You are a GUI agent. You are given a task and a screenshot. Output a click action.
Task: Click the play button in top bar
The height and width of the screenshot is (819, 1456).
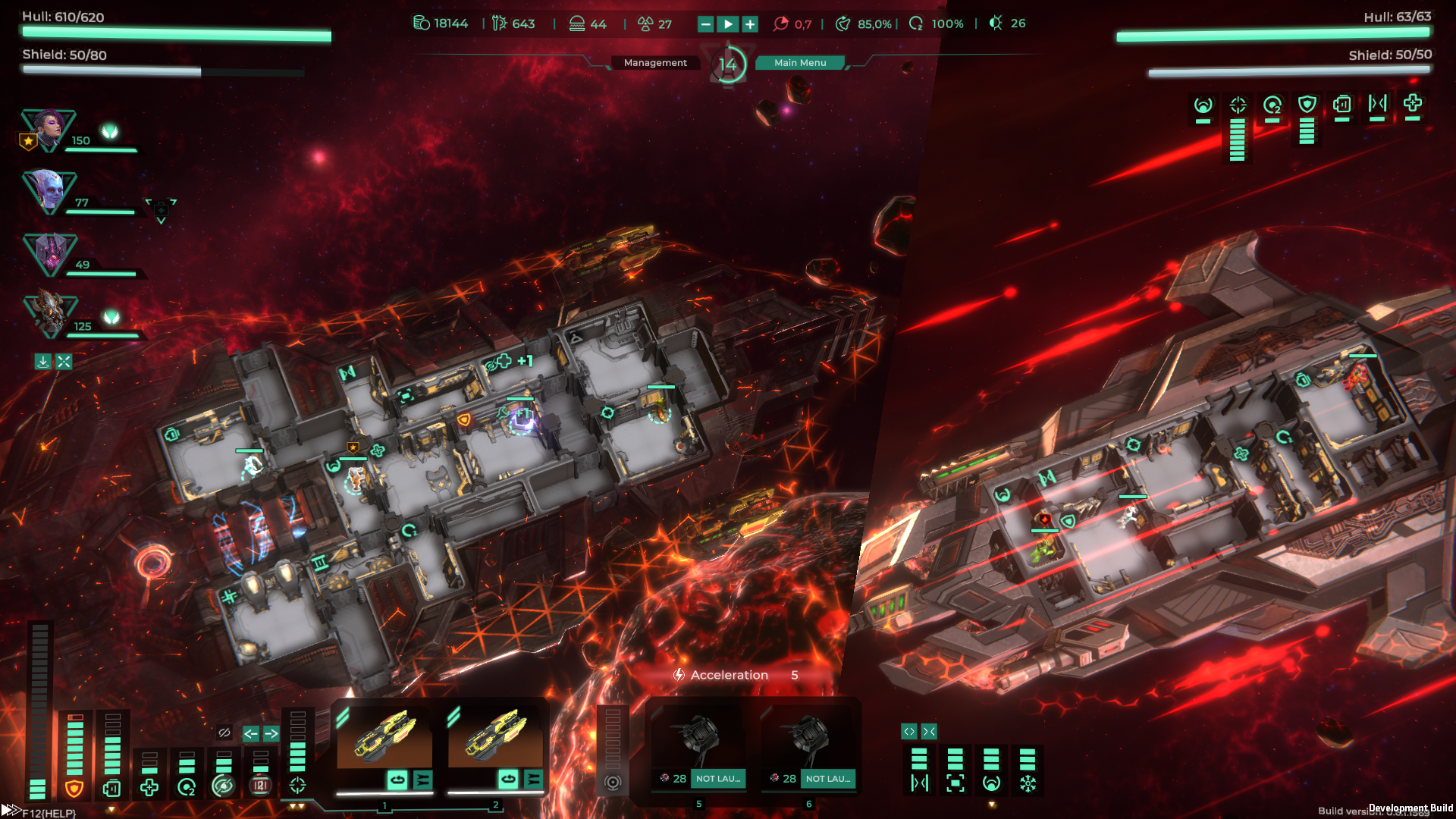[x=728, y=24]
